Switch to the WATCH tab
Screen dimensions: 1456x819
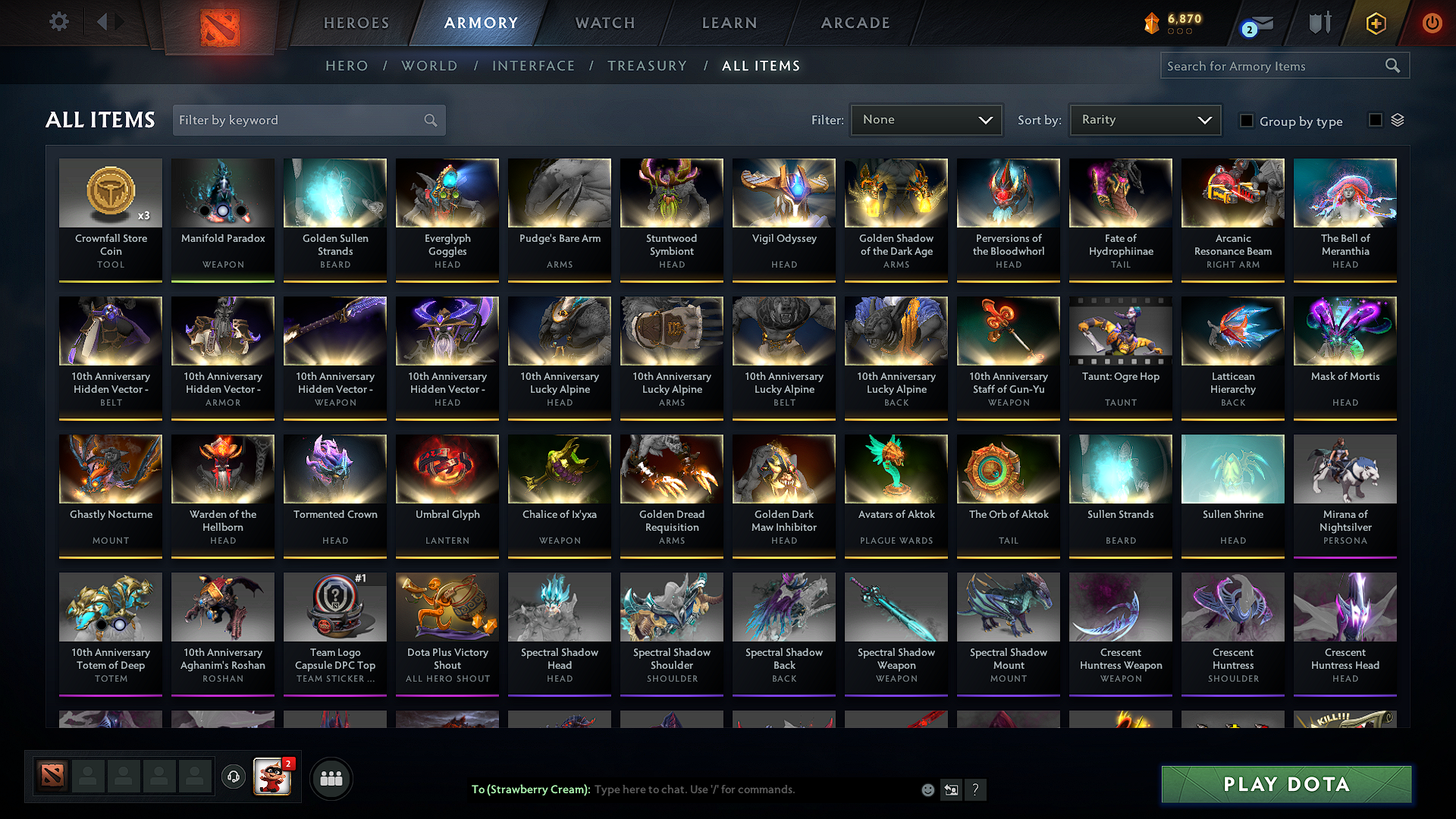coord(604,23)
